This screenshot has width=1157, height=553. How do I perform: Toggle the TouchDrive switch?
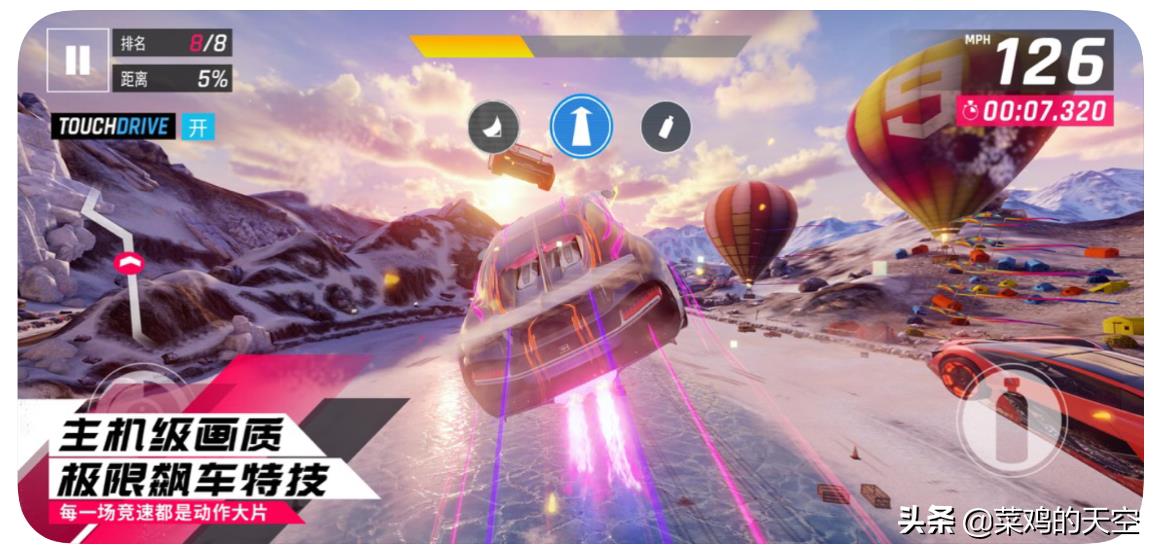197,127
